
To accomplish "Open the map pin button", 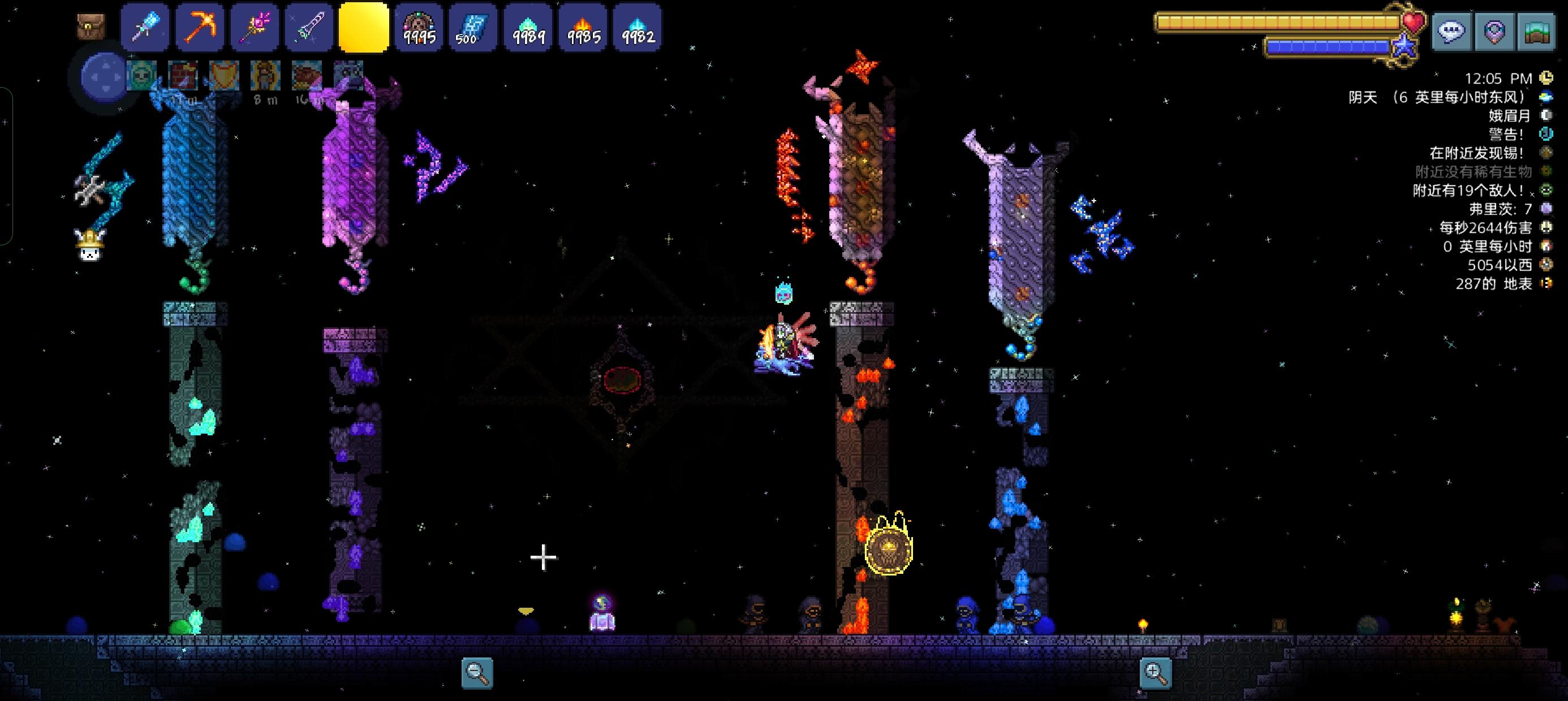I will [1494, 32].
